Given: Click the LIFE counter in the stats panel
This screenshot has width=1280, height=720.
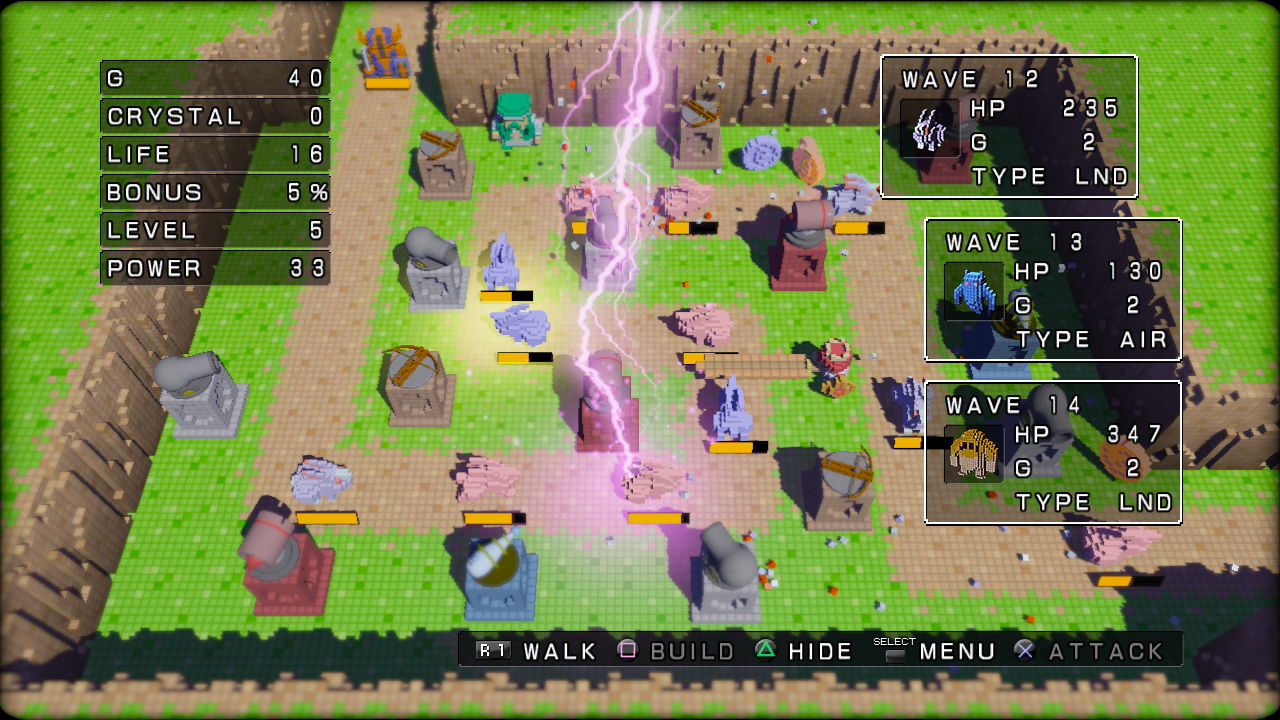Looking at the screenshot, I should click(x=214, y=153).
